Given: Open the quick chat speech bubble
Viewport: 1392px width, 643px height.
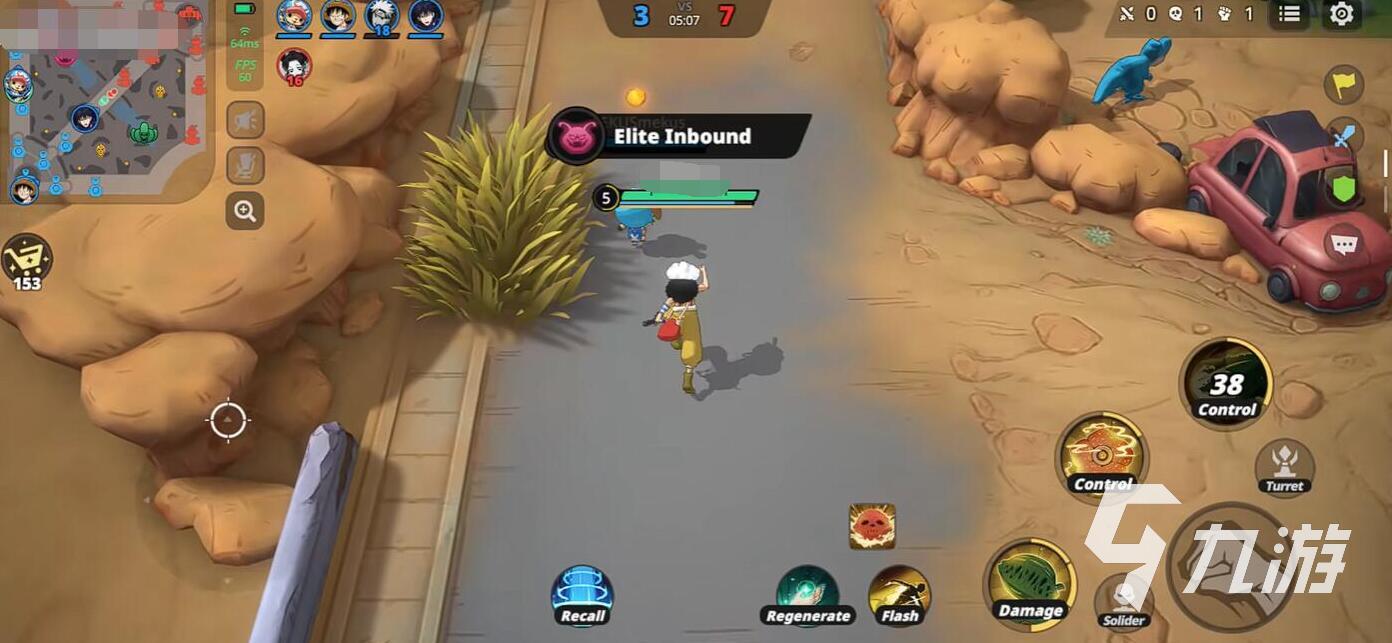Looking at the screenshot, I should [x=1344, y=243].
